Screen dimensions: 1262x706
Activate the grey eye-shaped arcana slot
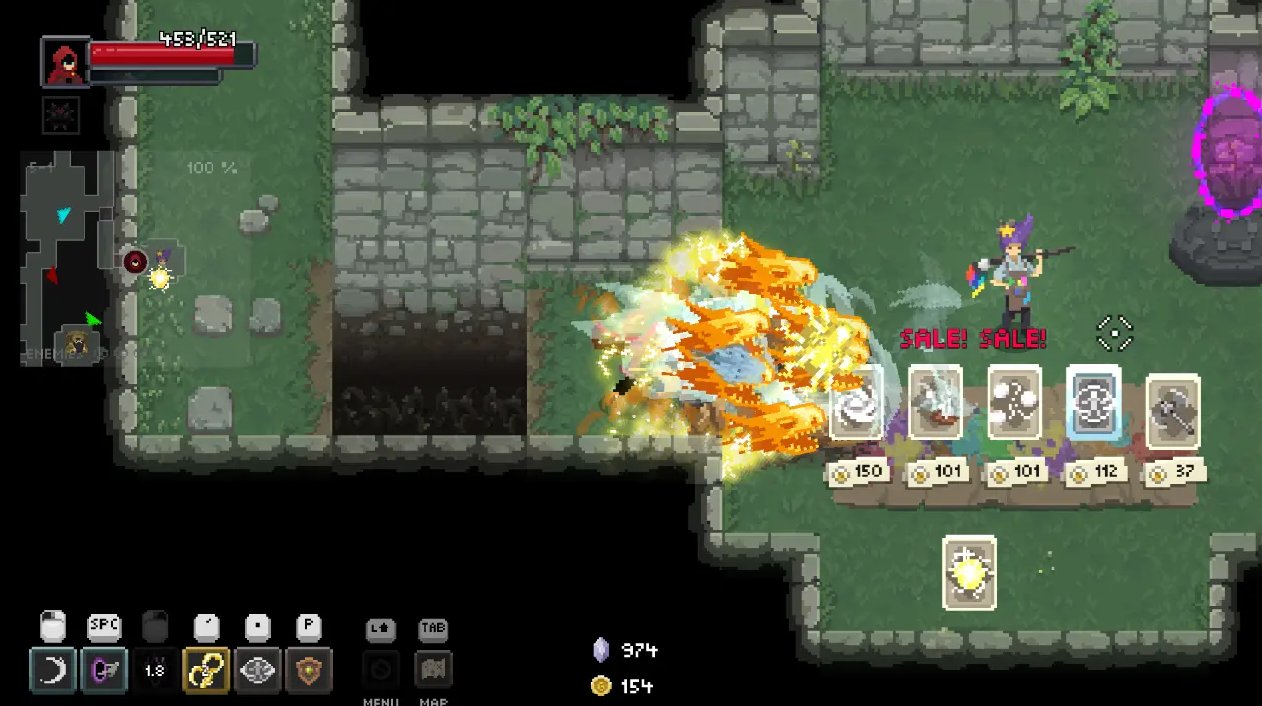[x=258, y=670]
